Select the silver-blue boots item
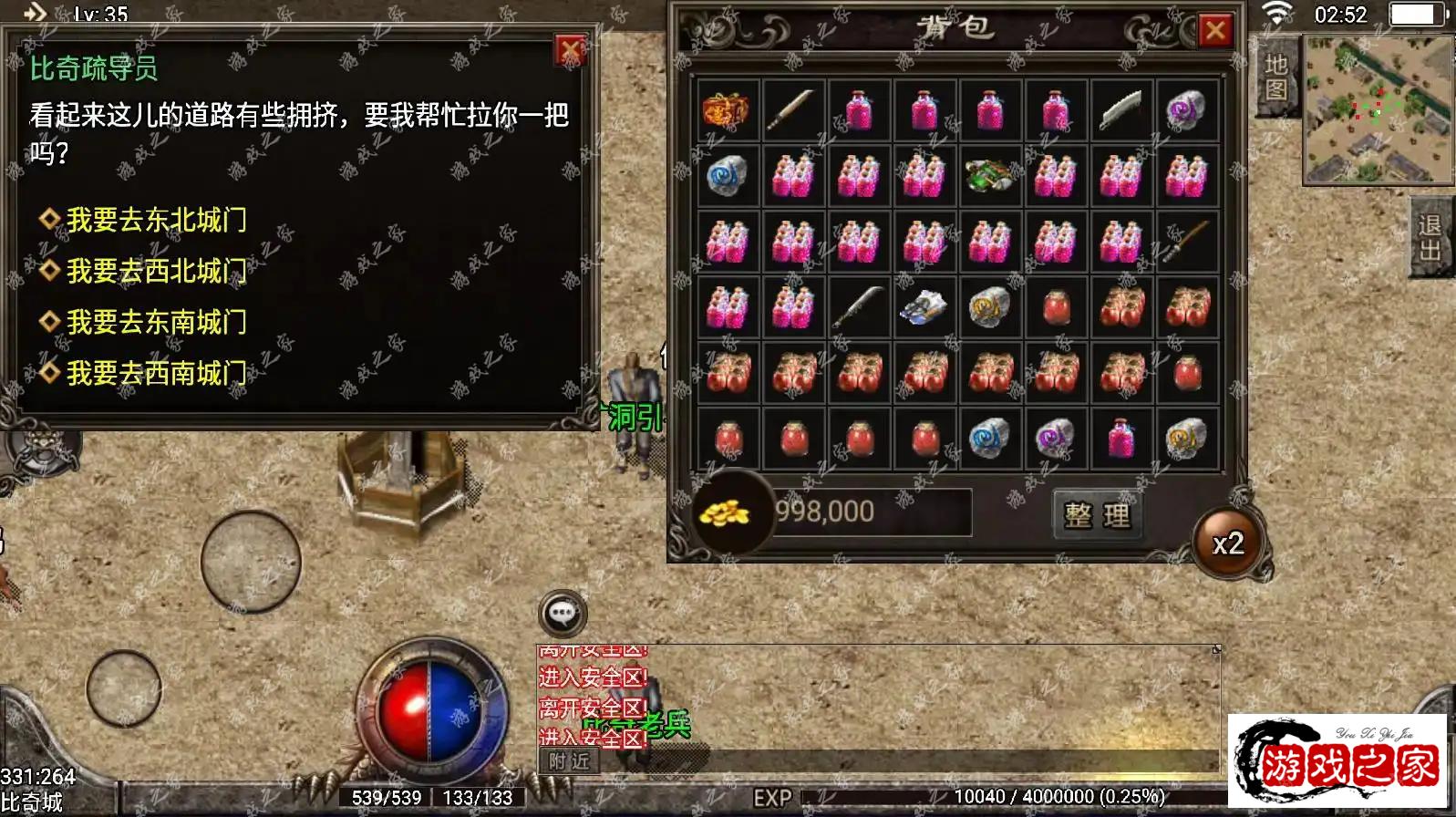This screenshot has width=1456, height=817. (924, 307)
